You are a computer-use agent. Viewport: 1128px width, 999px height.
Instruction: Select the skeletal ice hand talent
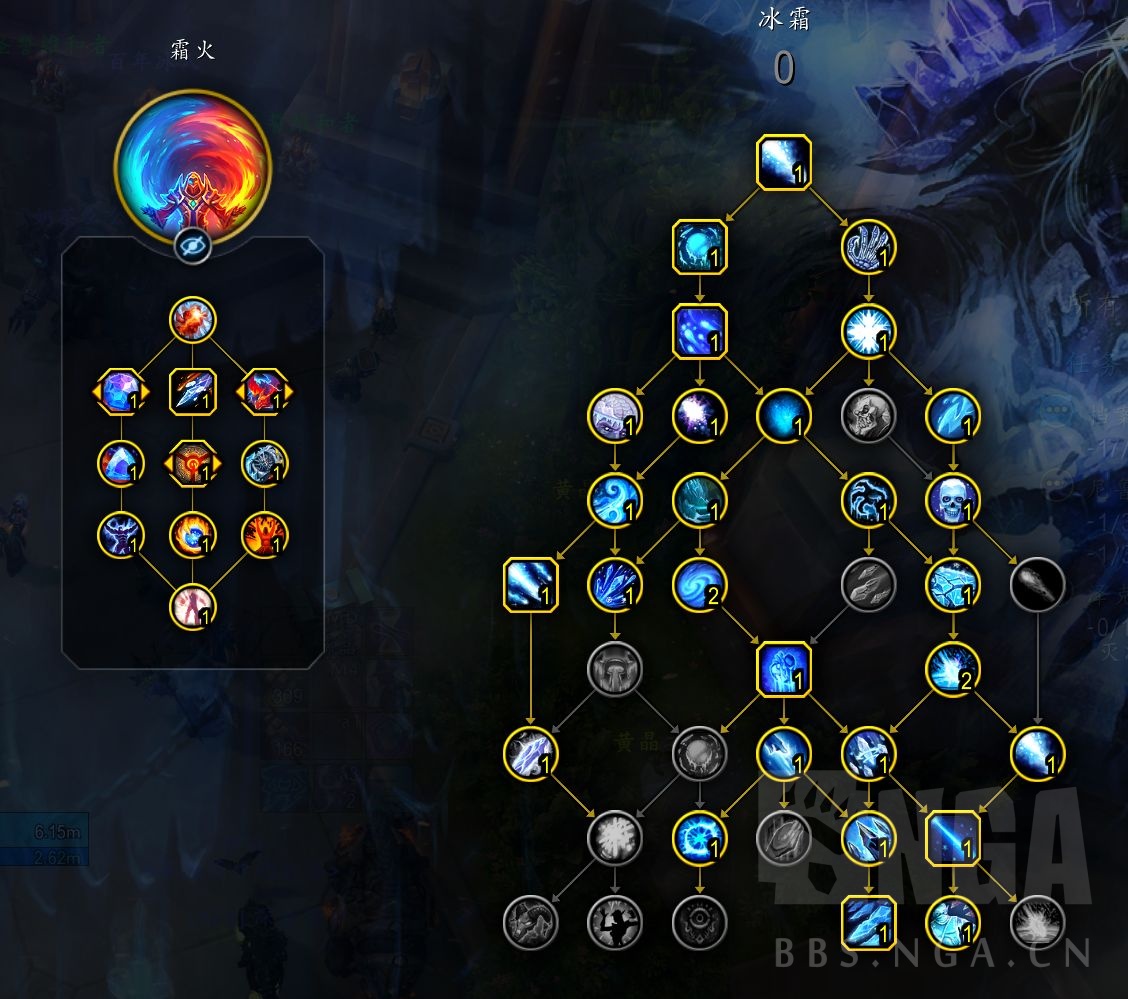click(x=868, y=246)
